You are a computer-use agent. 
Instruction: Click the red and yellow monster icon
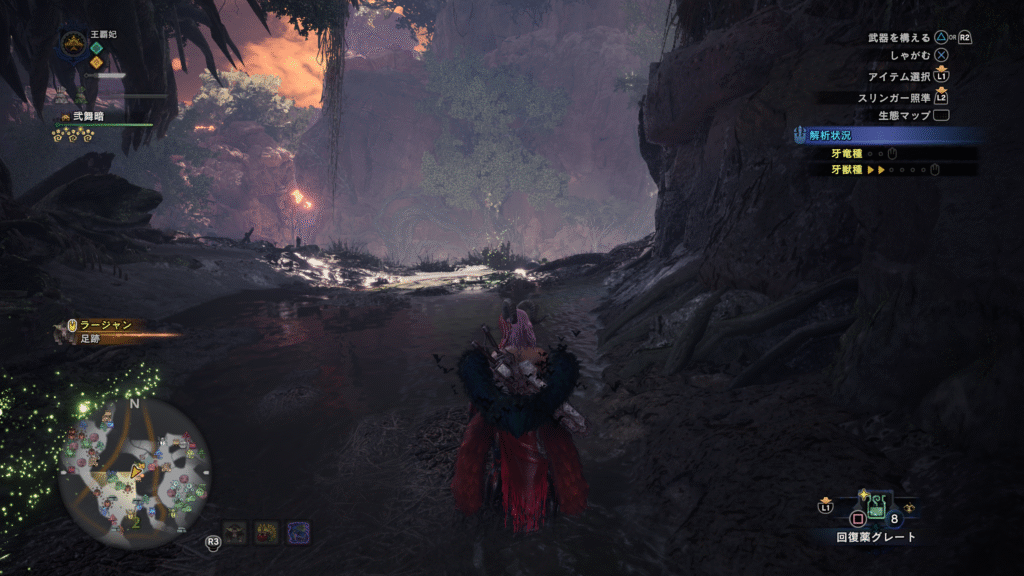(x=267, y=532)
